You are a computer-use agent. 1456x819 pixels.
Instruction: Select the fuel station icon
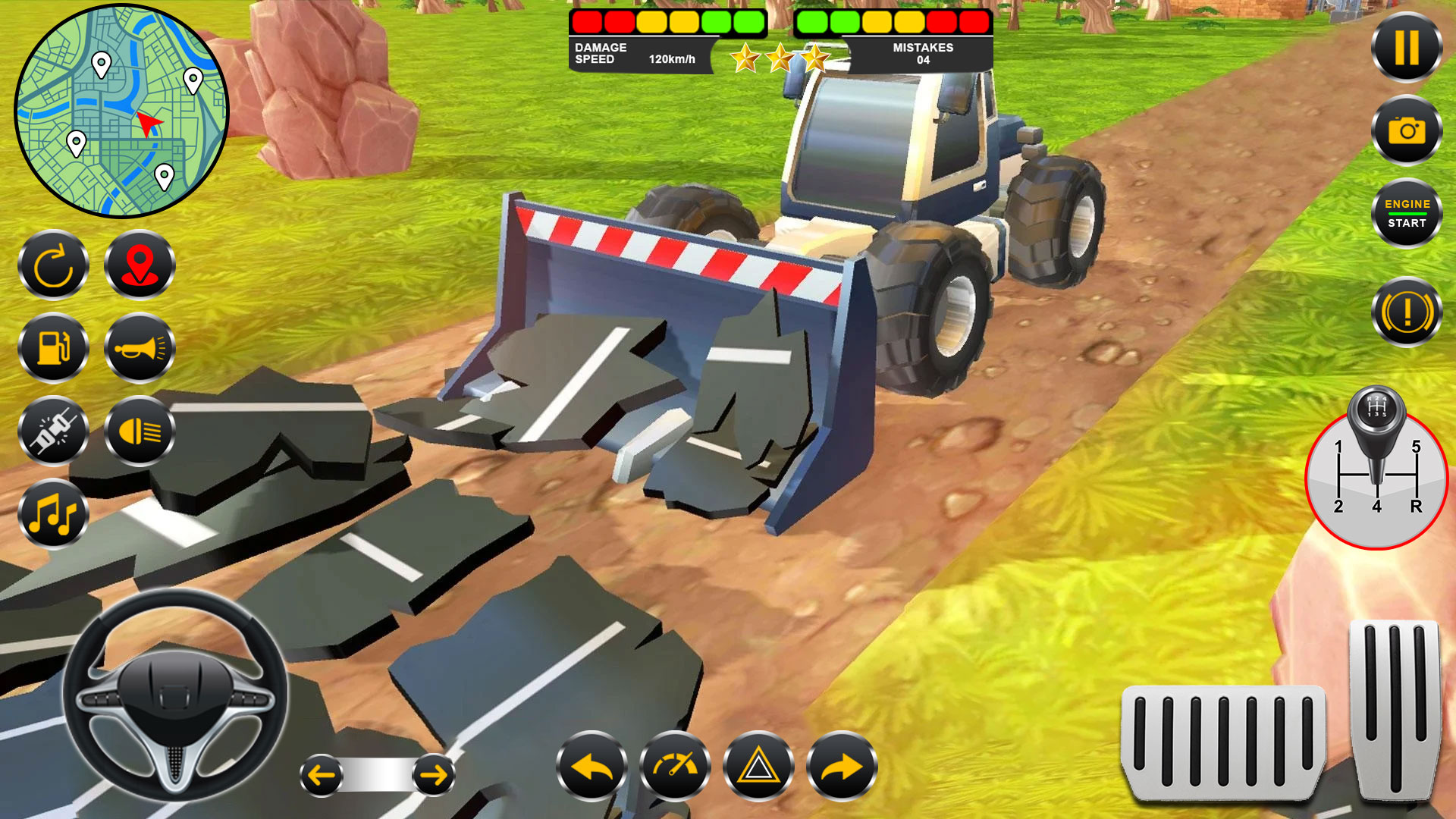click(x=53, y=349)
